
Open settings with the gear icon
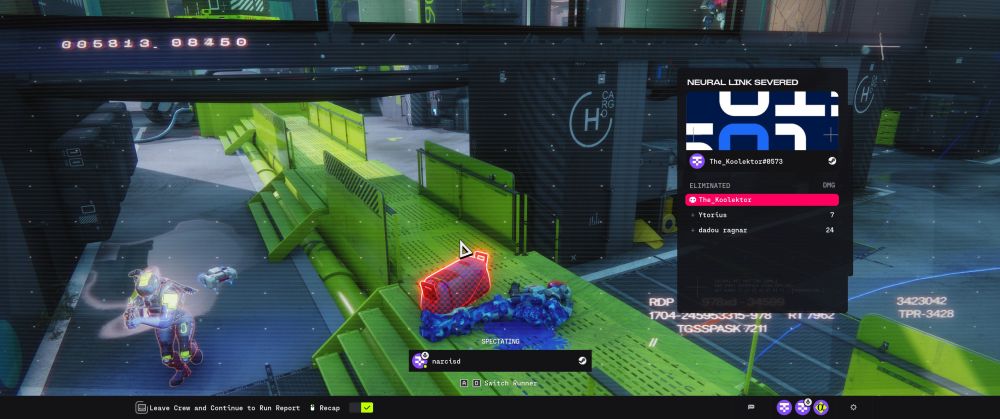[x=853, y=408]
